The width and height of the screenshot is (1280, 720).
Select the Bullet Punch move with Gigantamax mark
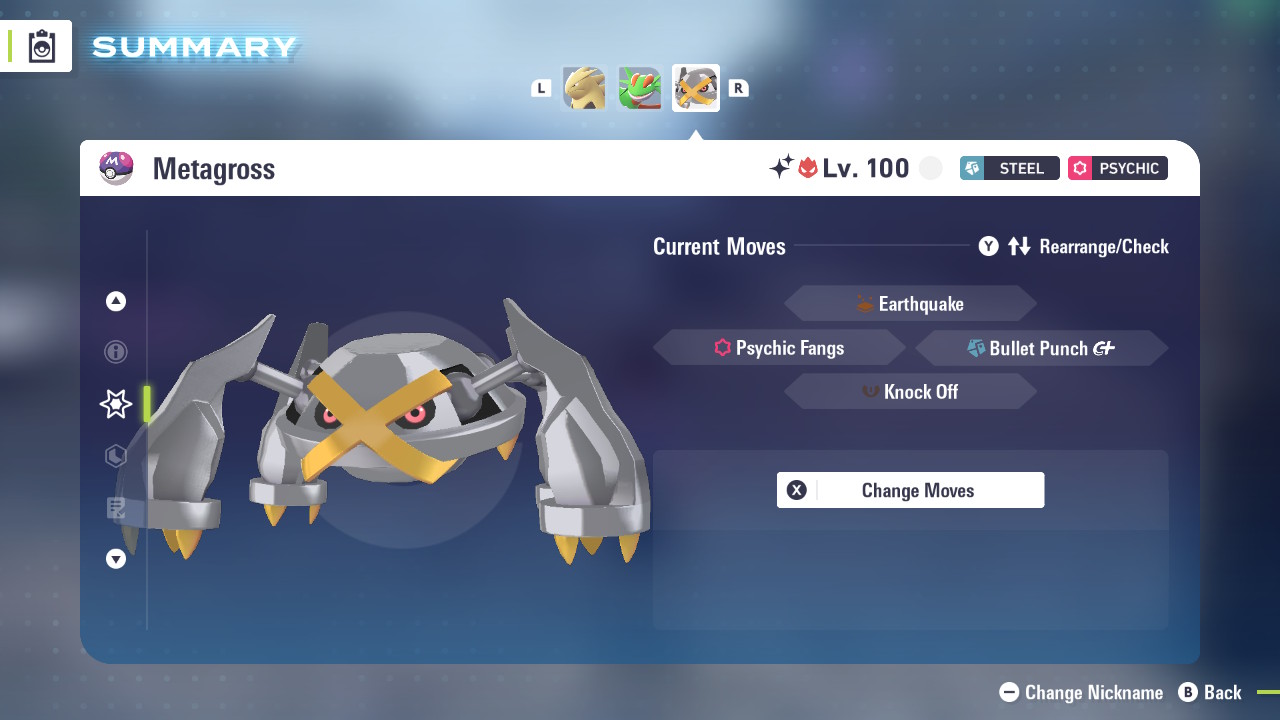click(x=1041, y=348)
